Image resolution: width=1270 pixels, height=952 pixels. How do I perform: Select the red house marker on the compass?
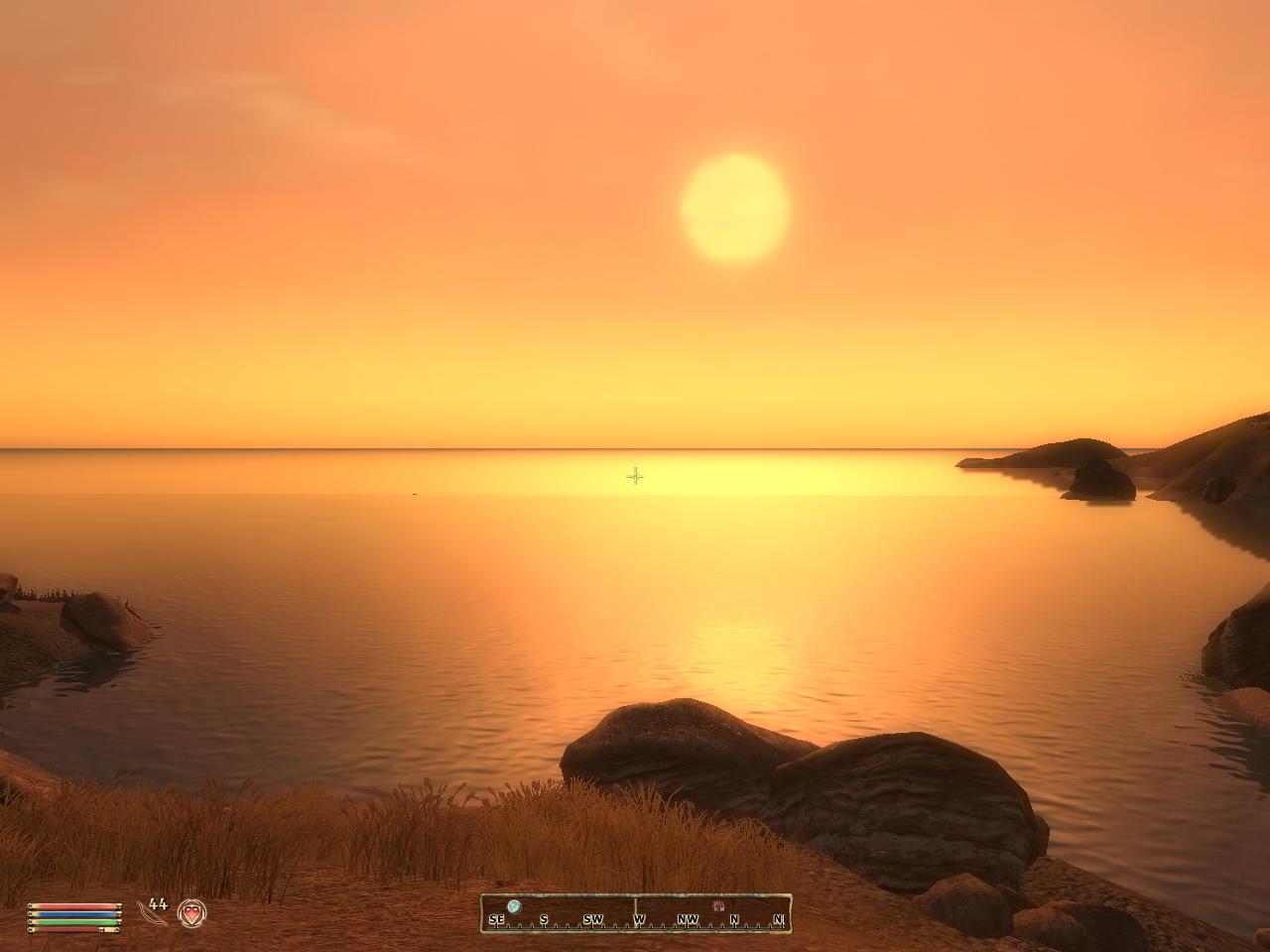point(718,906)
